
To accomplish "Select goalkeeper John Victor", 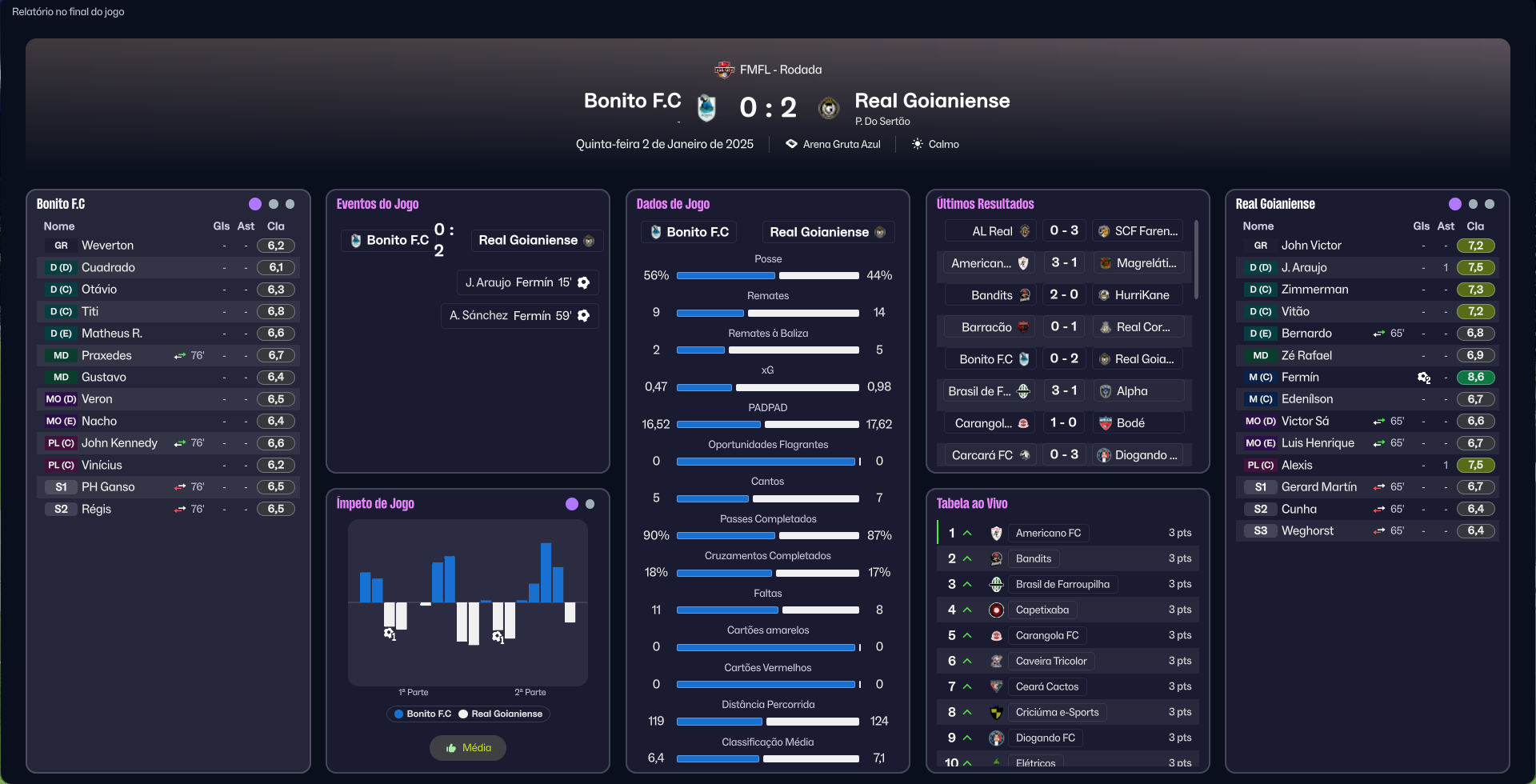I will 1310,246.
